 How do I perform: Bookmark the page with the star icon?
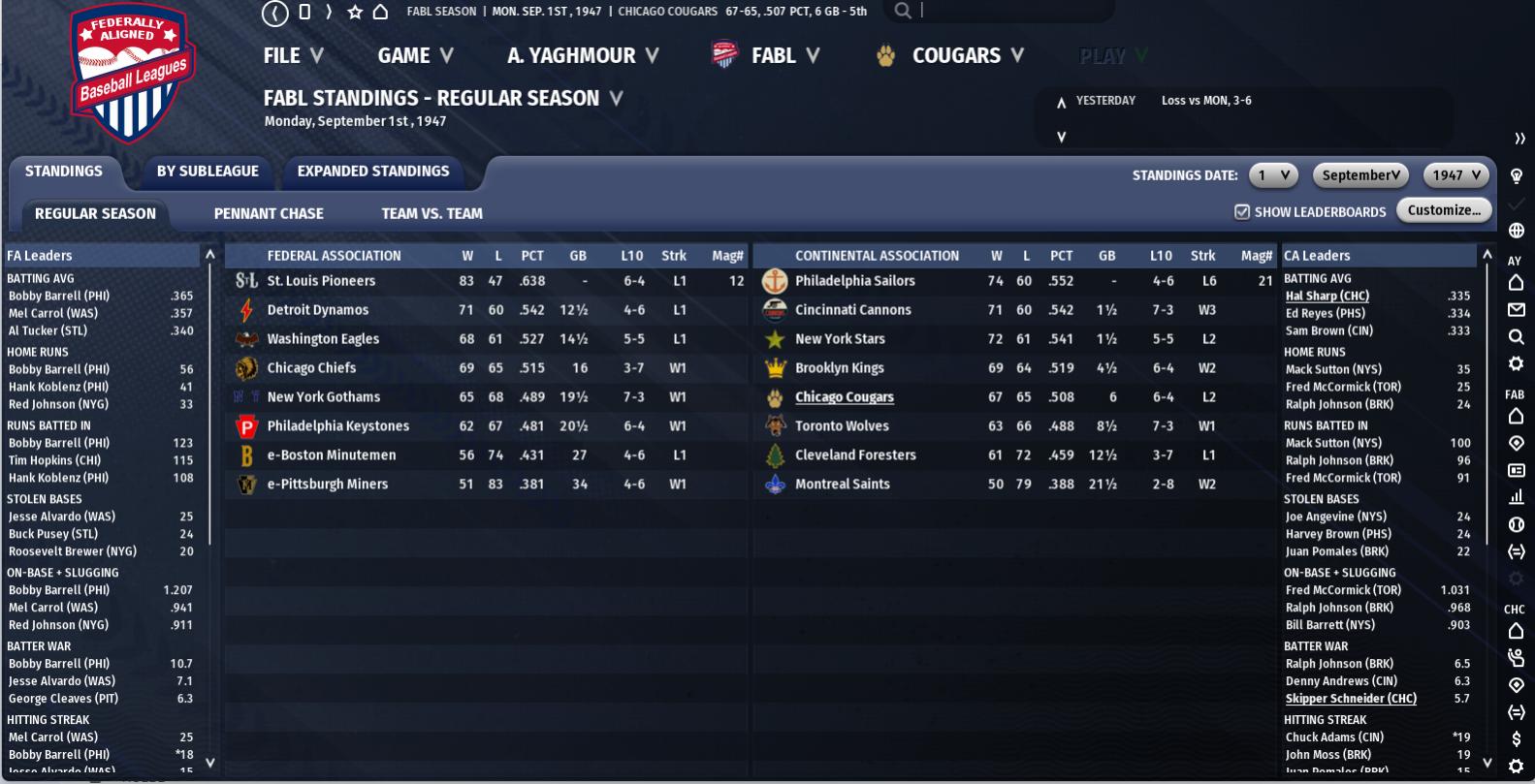point(355,12)
